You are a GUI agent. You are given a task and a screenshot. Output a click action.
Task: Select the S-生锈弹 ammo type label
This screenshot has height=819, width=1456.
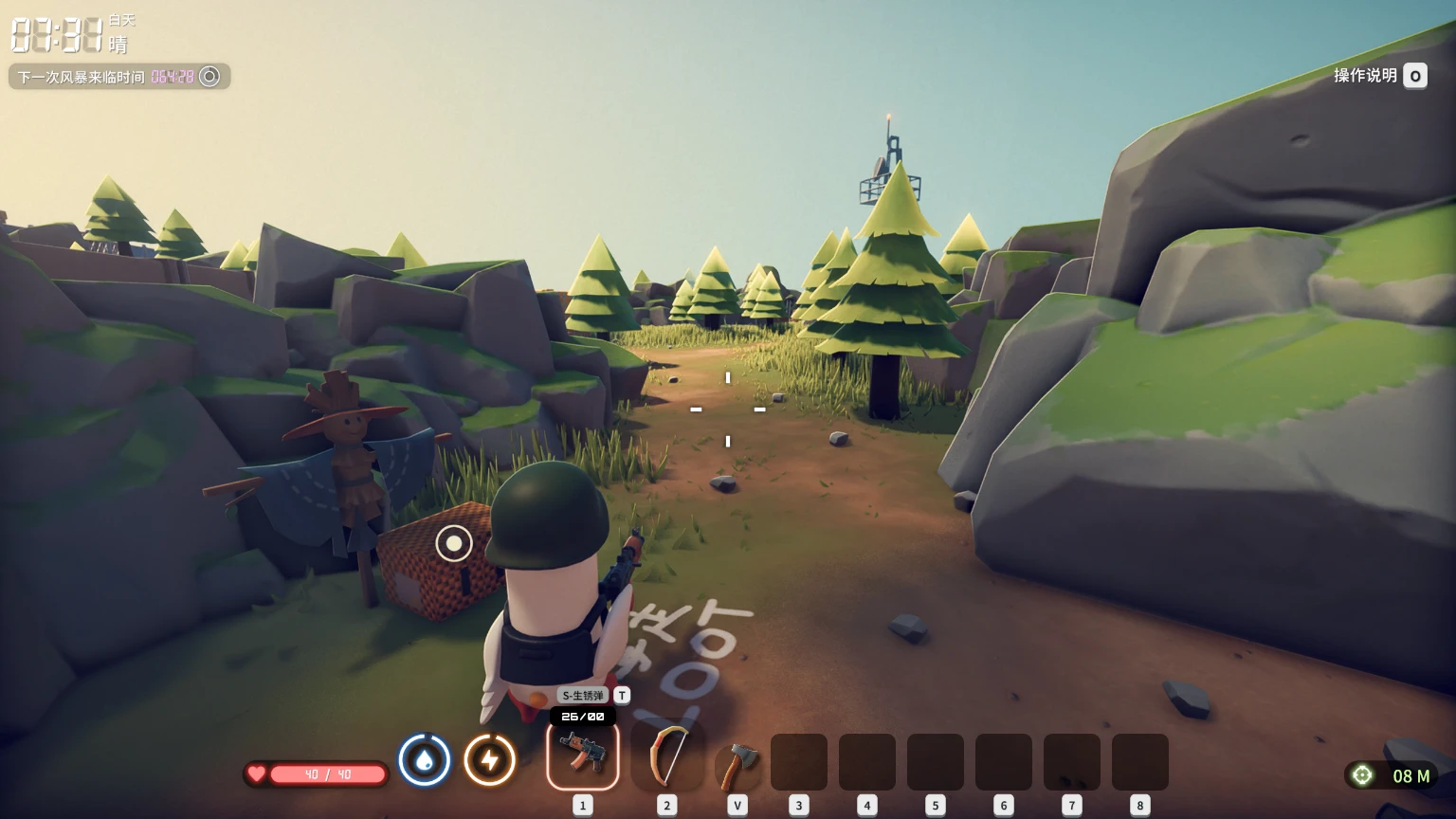click(582, 696)
